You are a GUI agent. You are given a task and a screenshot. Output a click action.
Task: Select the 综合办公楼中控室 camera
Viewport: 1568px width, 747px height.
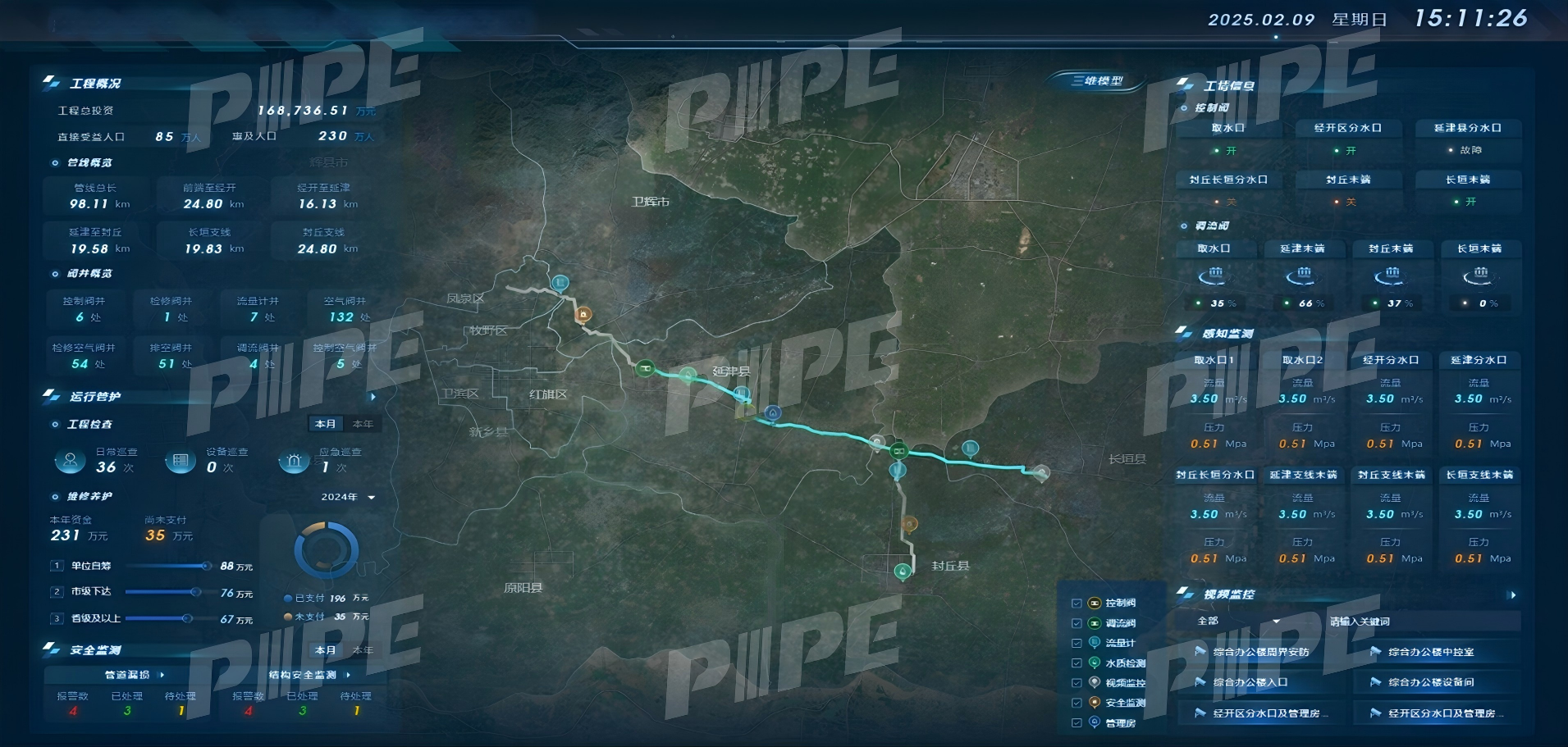1430,653
